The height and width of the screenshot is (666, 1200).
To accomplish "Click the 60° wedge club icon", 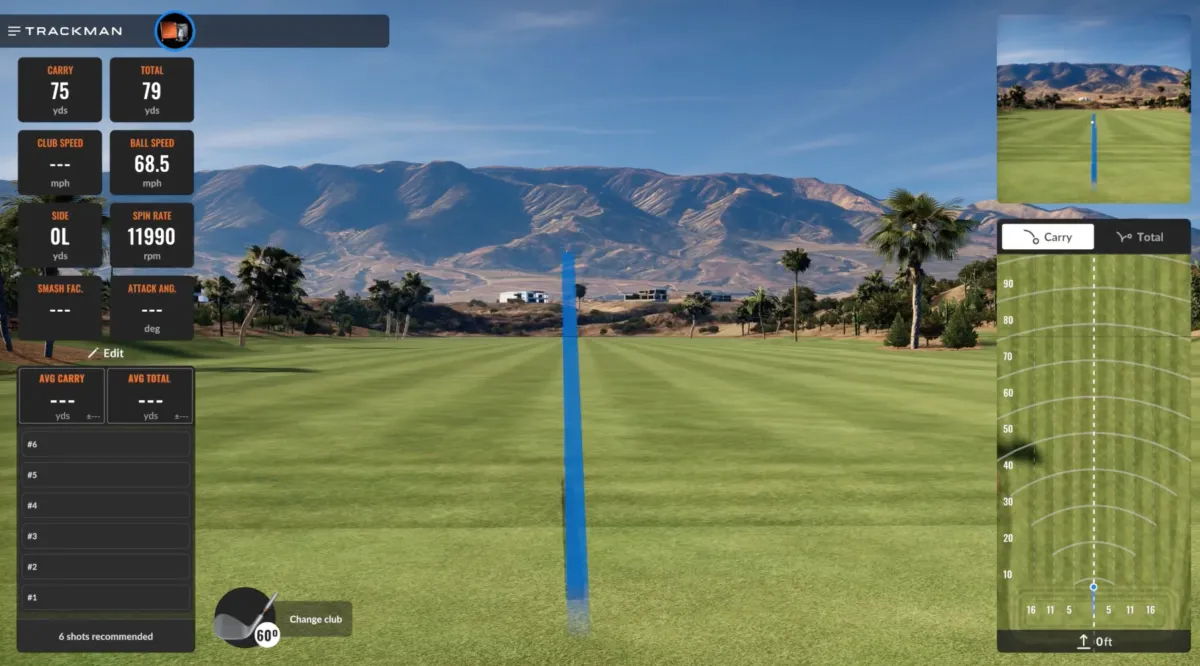I will point(245,616).
